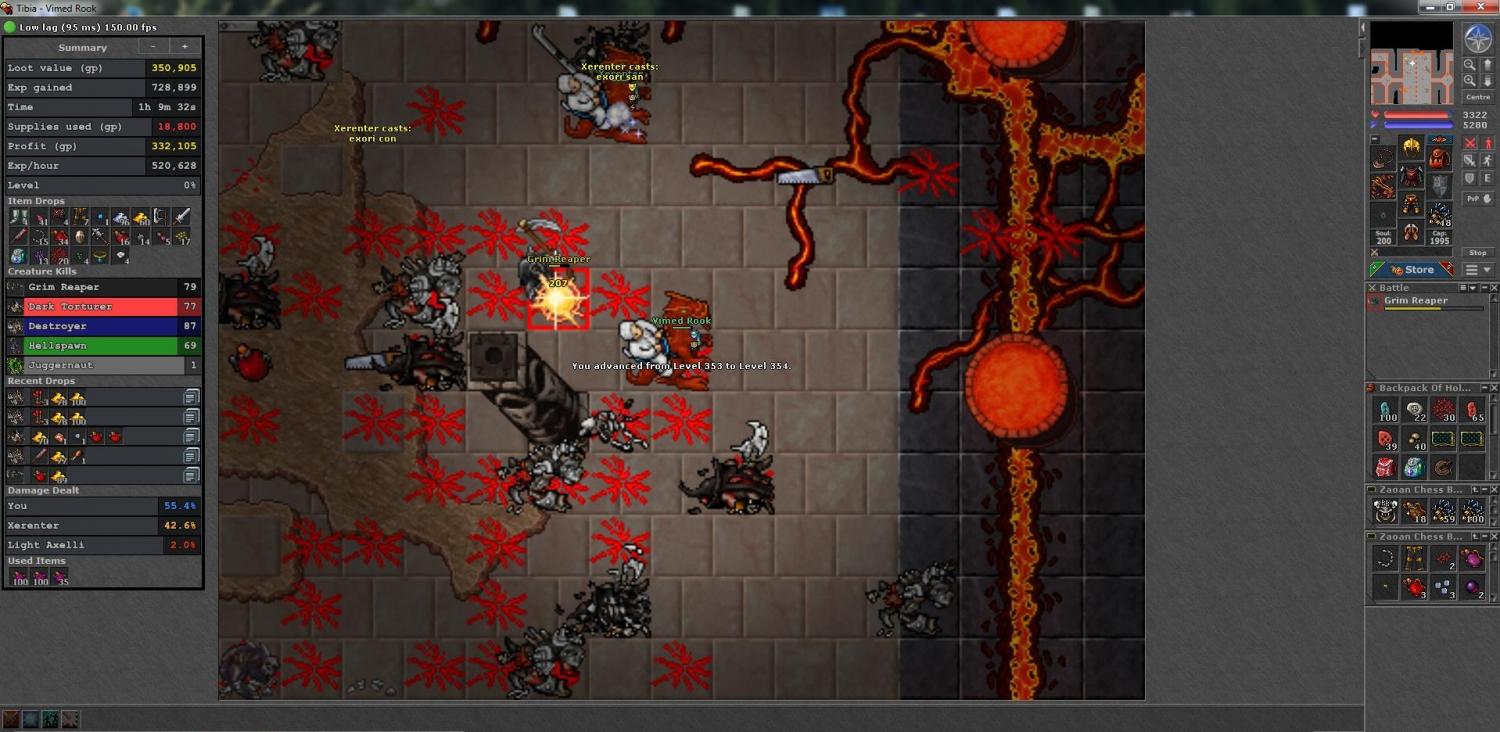Click the plus button in Summary header
This screenshot has height=732, width=1500.
click(184, 47)
